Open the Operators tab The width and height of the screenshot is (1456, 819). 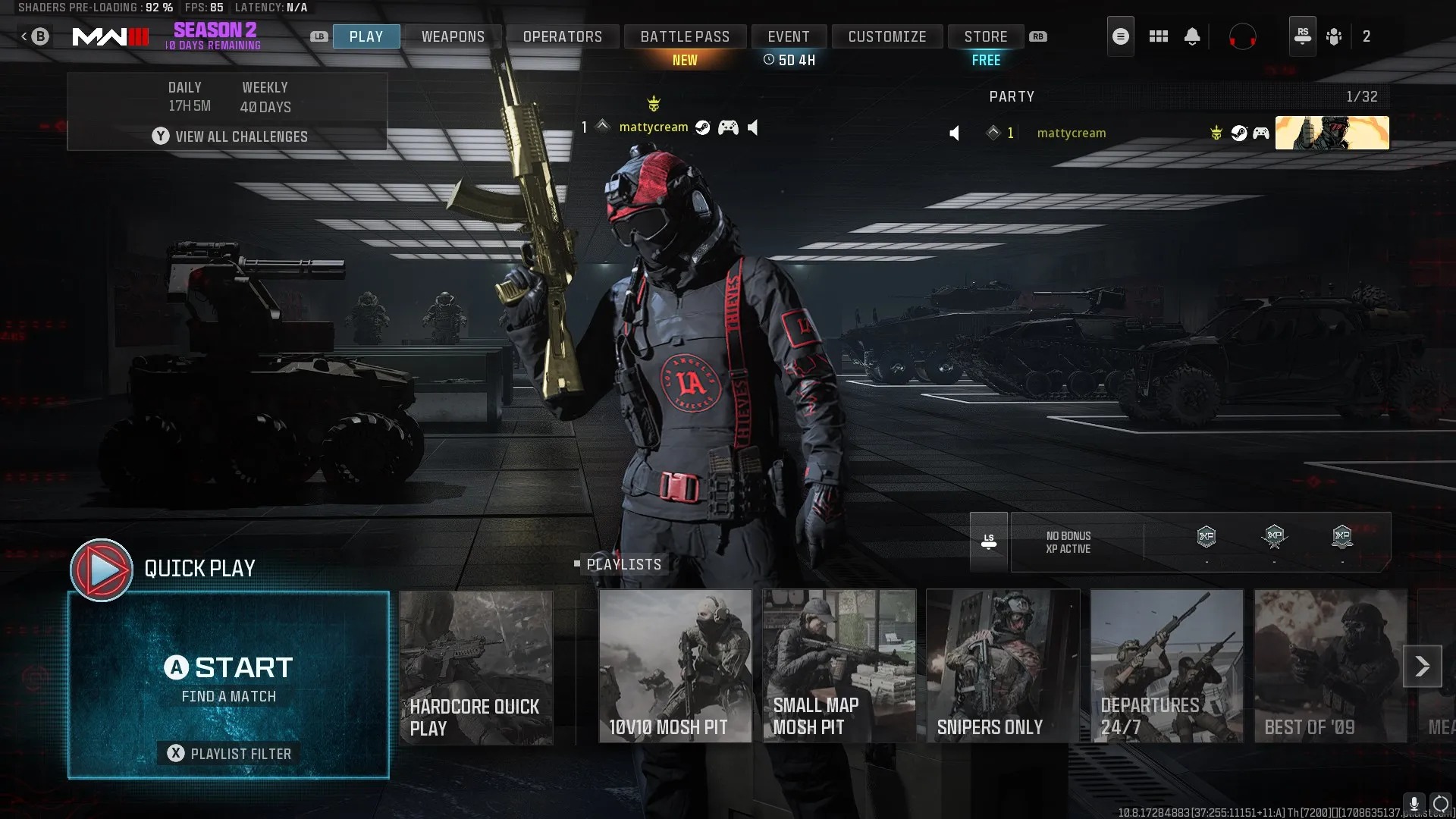click(562, 36)
